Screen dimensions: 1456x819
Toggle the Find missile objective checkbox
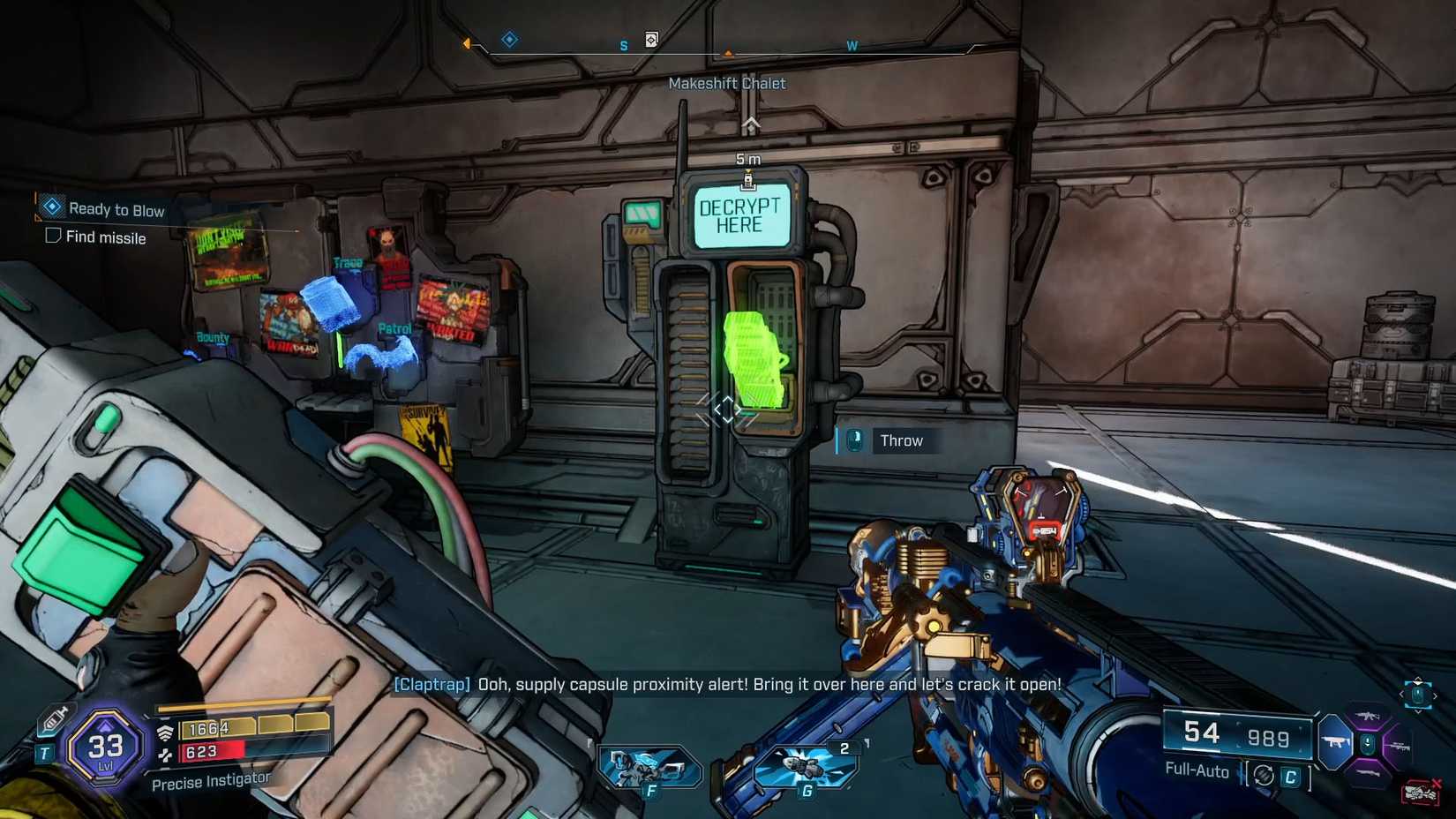coord(53,236)
